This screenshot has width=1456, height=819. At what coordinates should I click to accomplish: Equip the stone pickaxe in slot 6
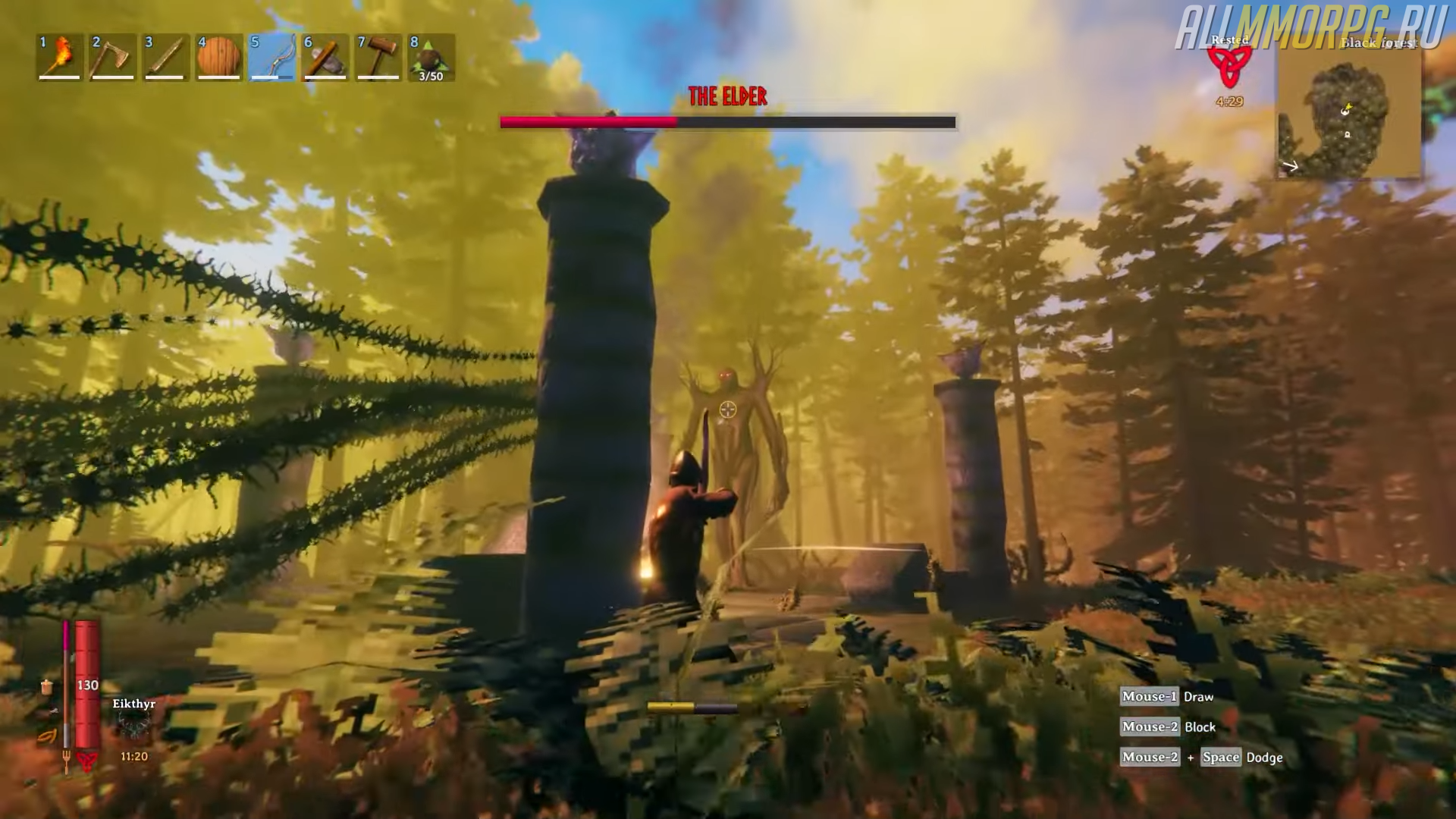click(325, 57)
